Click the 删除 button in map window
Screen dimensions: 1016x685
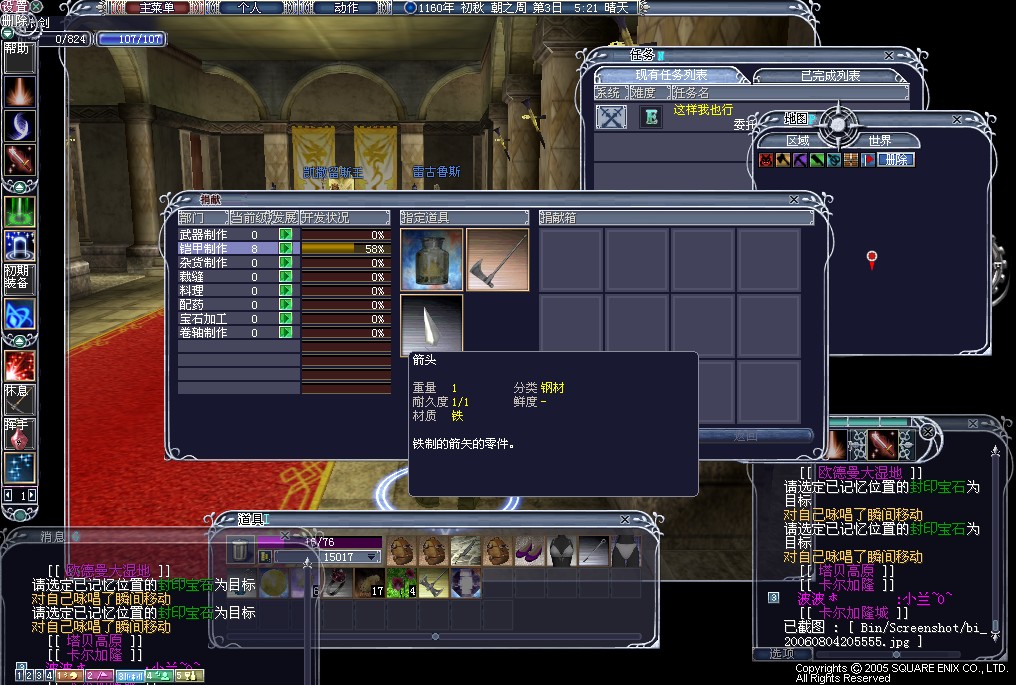pos(895,160)
